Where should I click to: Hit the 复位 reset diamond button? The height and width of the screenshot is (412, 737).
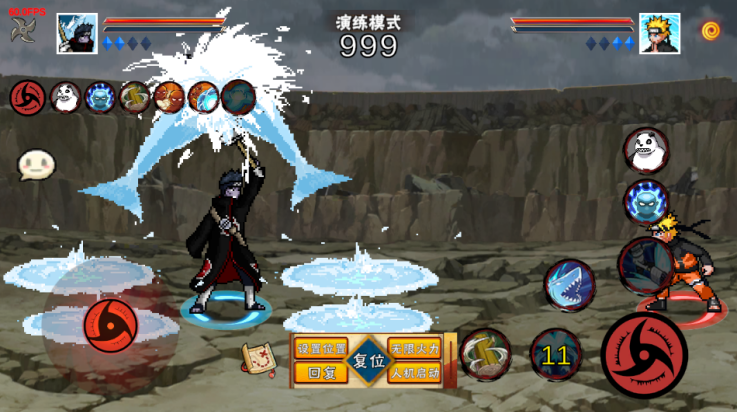(x=369, y=360)
